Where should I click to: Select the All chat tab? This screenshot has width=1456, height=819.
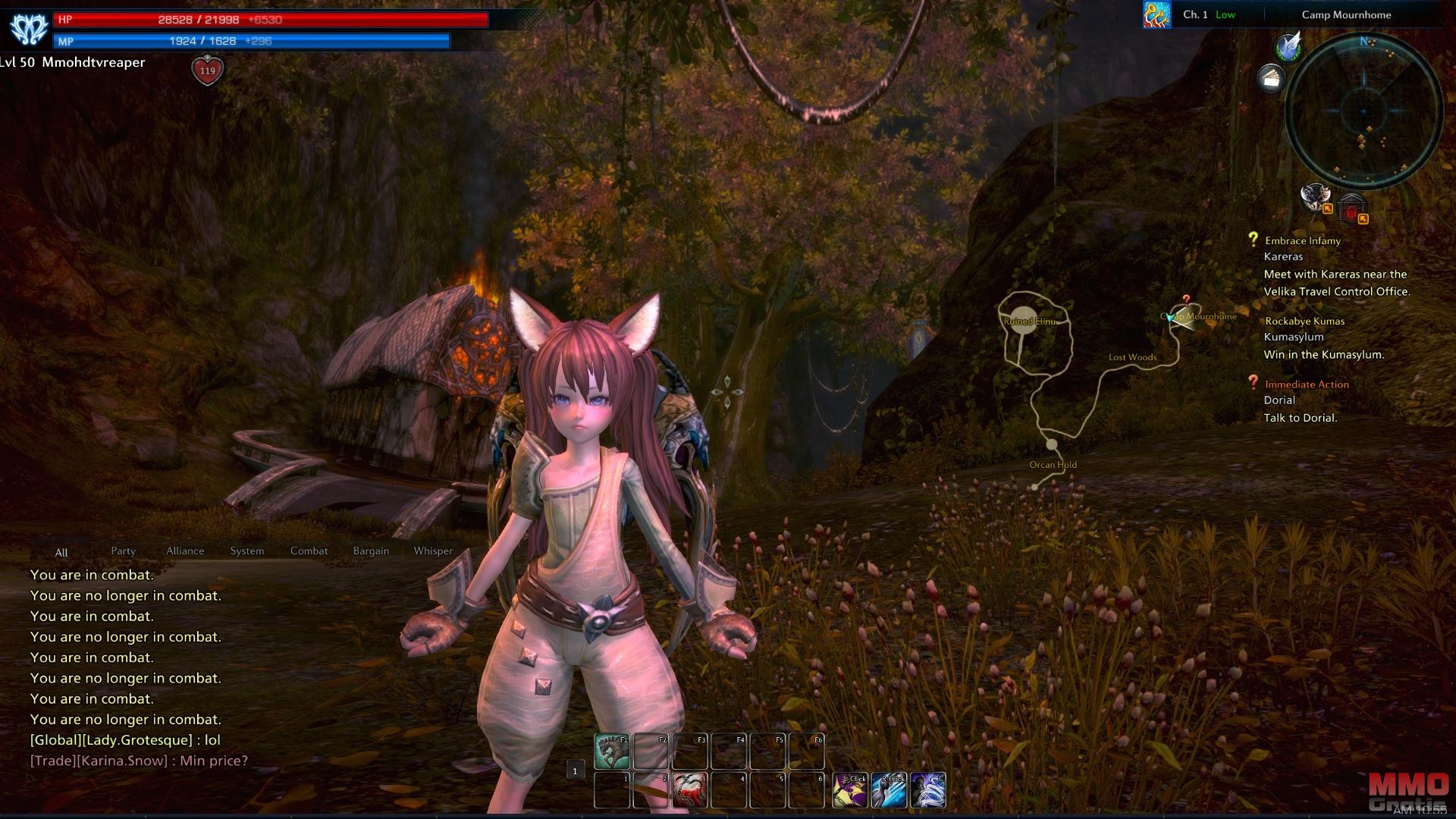[61, 553]
